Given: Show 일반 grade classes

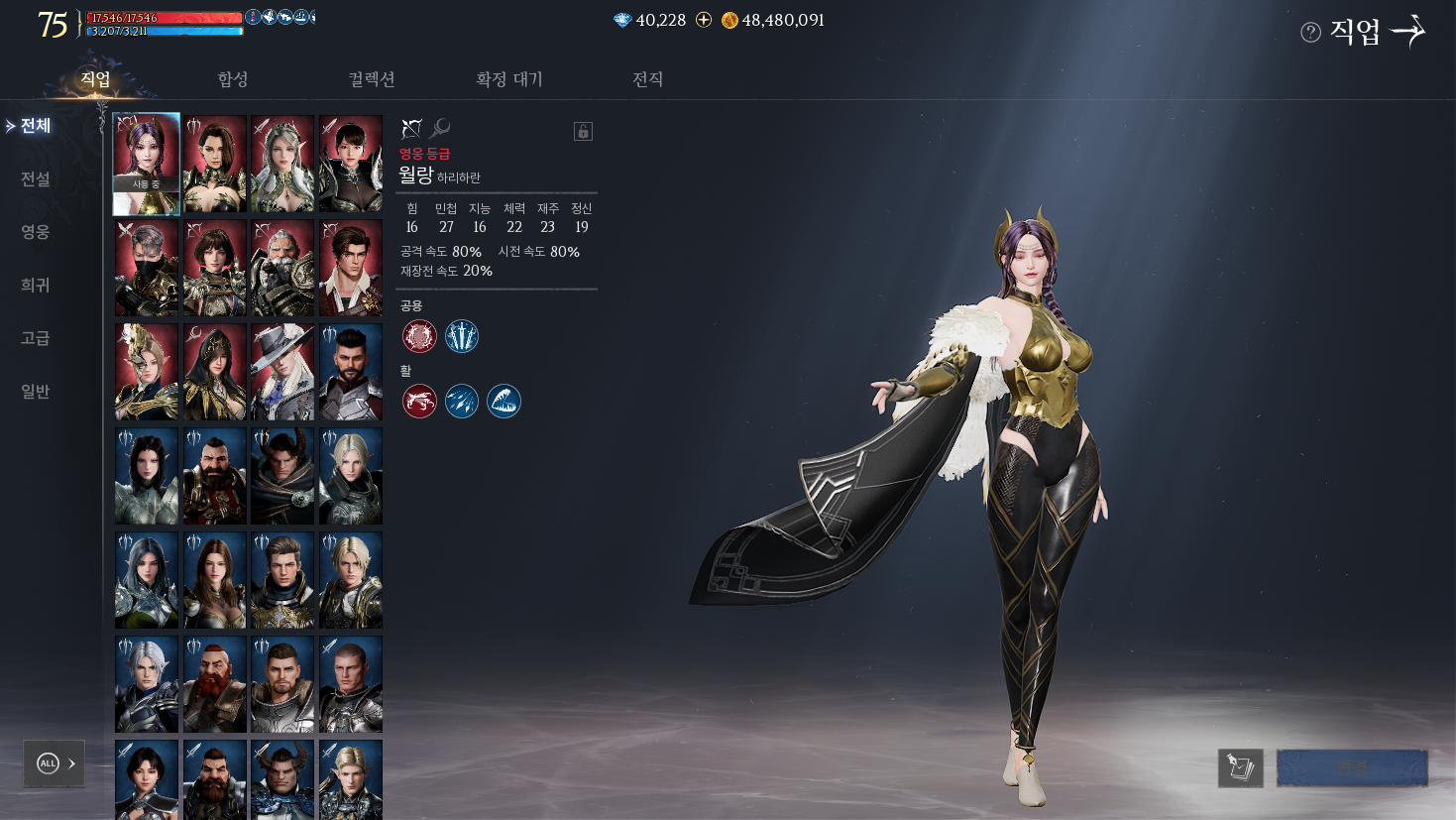Looking at the screenshot, I should 36,391.
